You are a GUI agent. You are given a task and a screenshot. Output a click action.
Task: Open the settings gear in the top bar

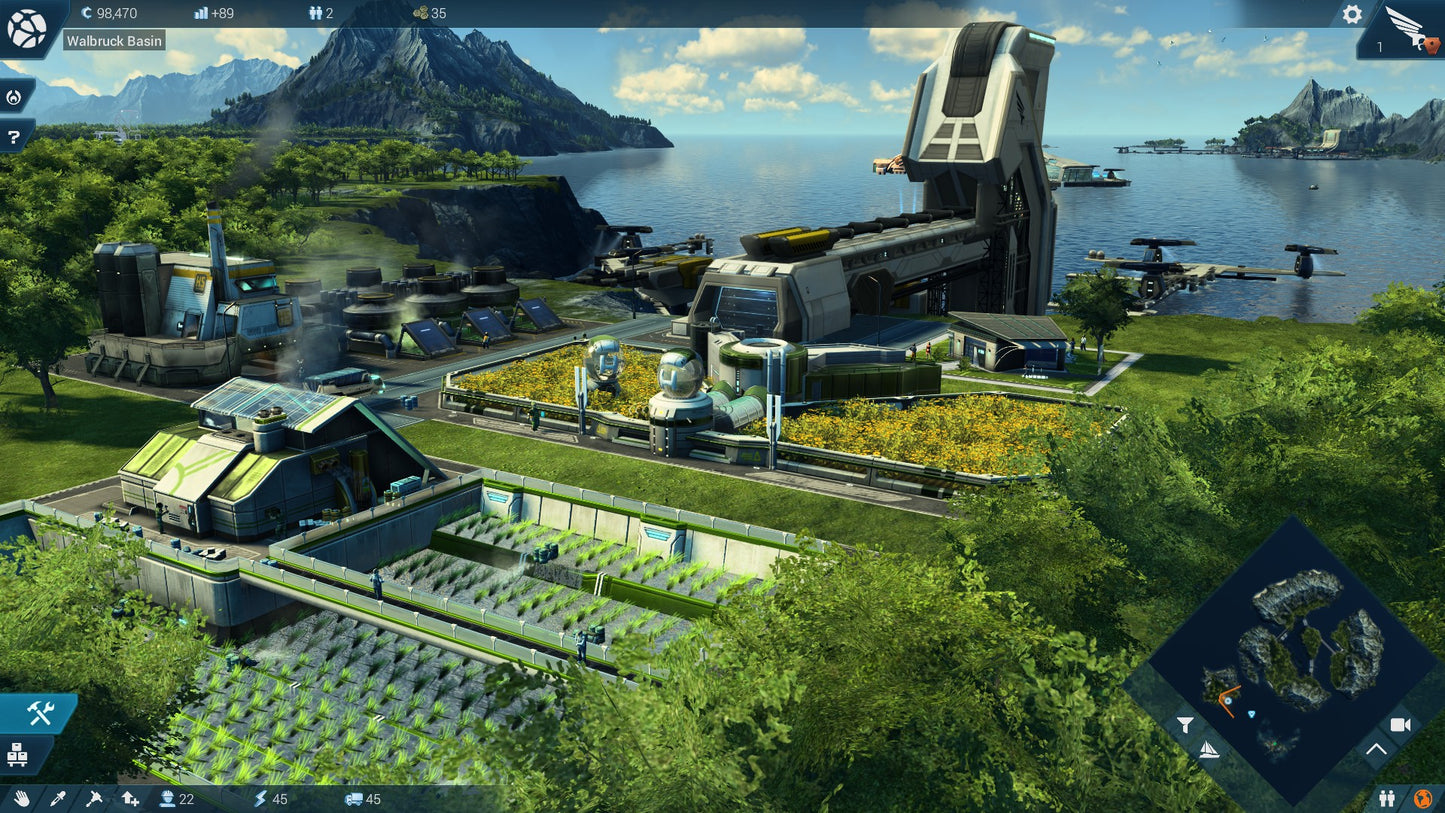(x=1352, y=15)
